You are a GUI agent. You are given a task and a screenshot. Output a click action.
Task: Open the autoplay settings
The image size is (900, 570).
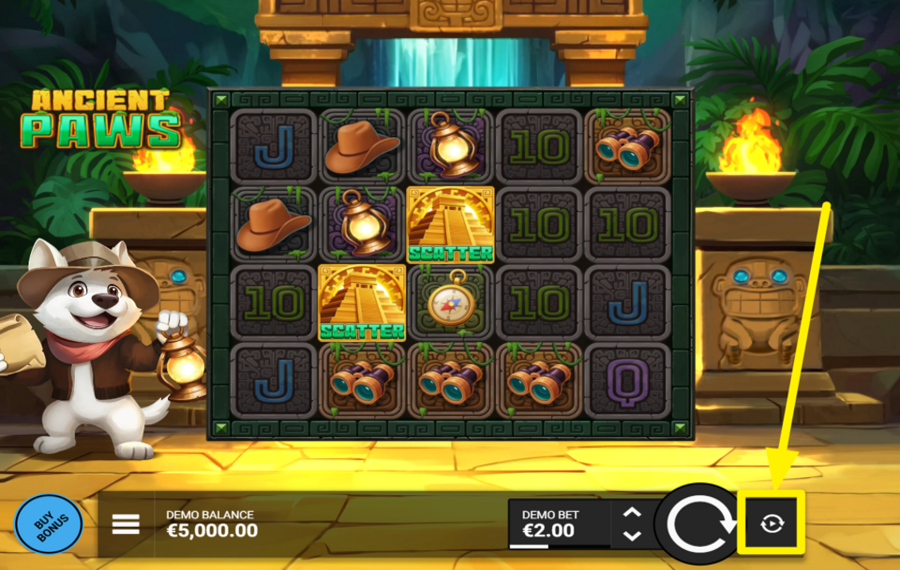pos(771,523)
